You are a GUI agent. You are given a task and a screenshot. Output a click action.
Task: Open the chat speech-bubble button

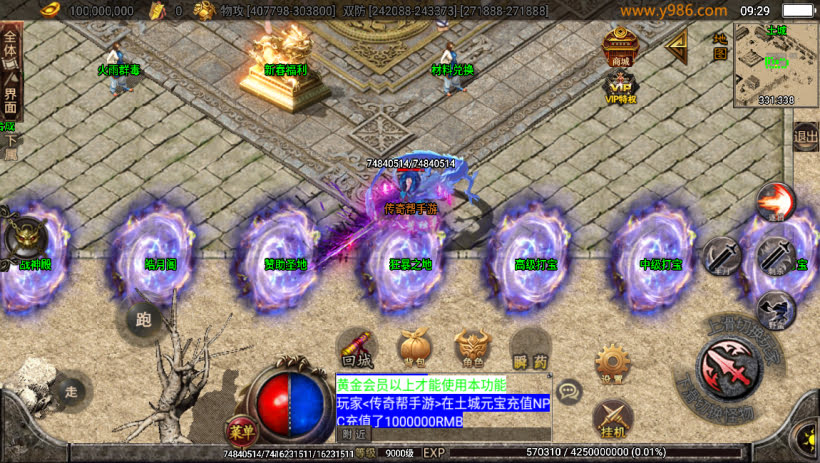click(x=569, y=391)
